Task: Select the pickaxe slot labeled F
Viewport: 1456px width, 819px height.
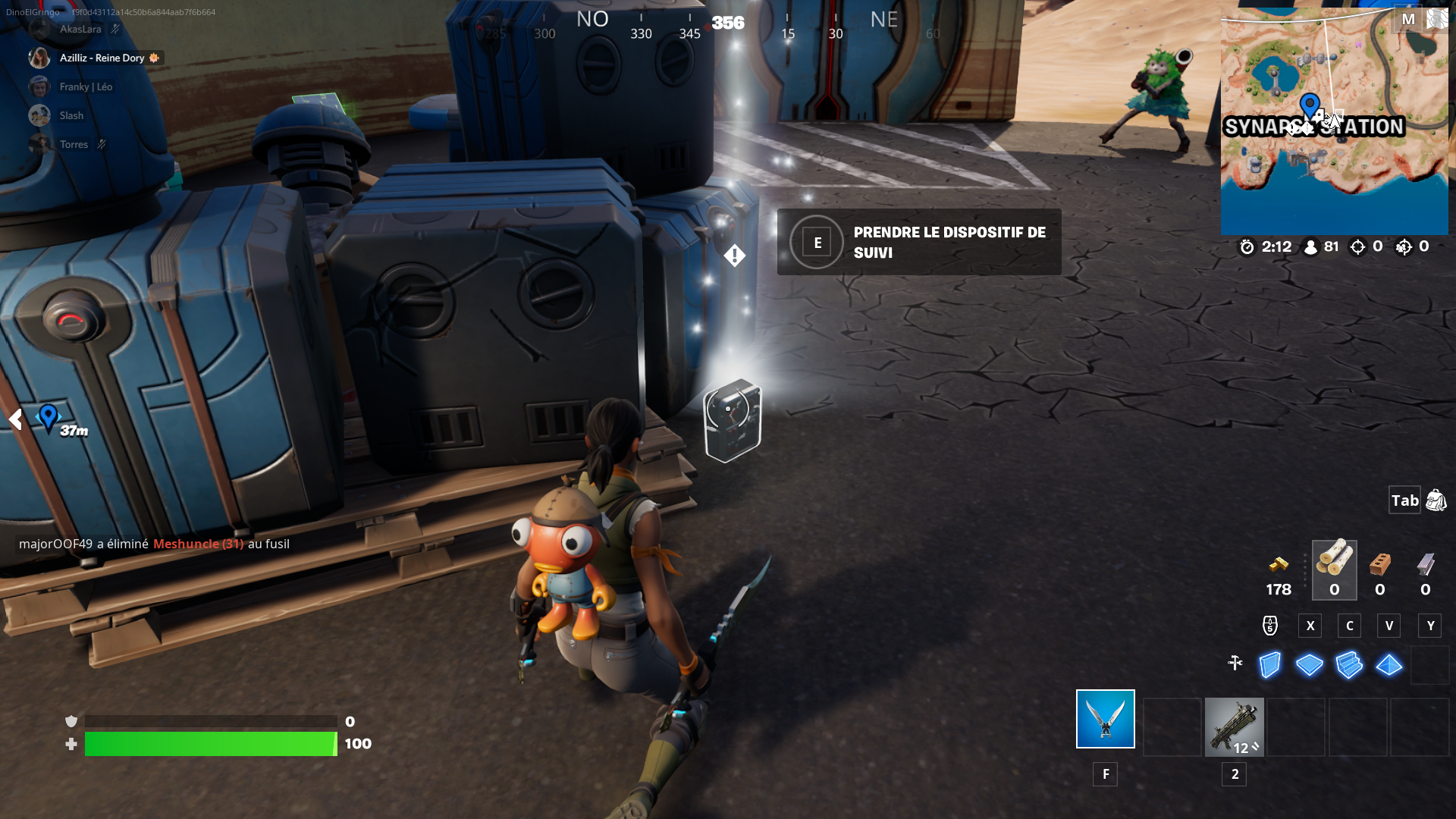Action: coord(1105,718)
